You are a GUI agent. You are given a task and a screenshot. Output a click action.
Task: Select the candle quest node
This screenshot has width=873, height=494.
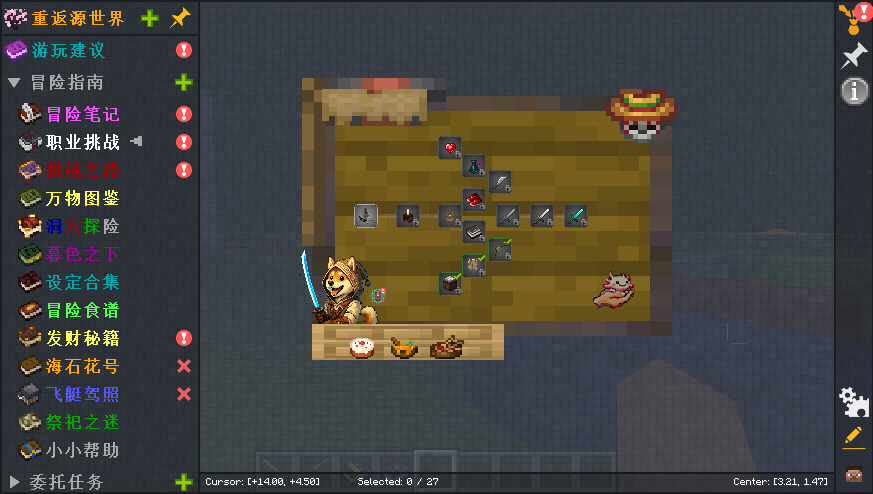click(x=407, y=215)
